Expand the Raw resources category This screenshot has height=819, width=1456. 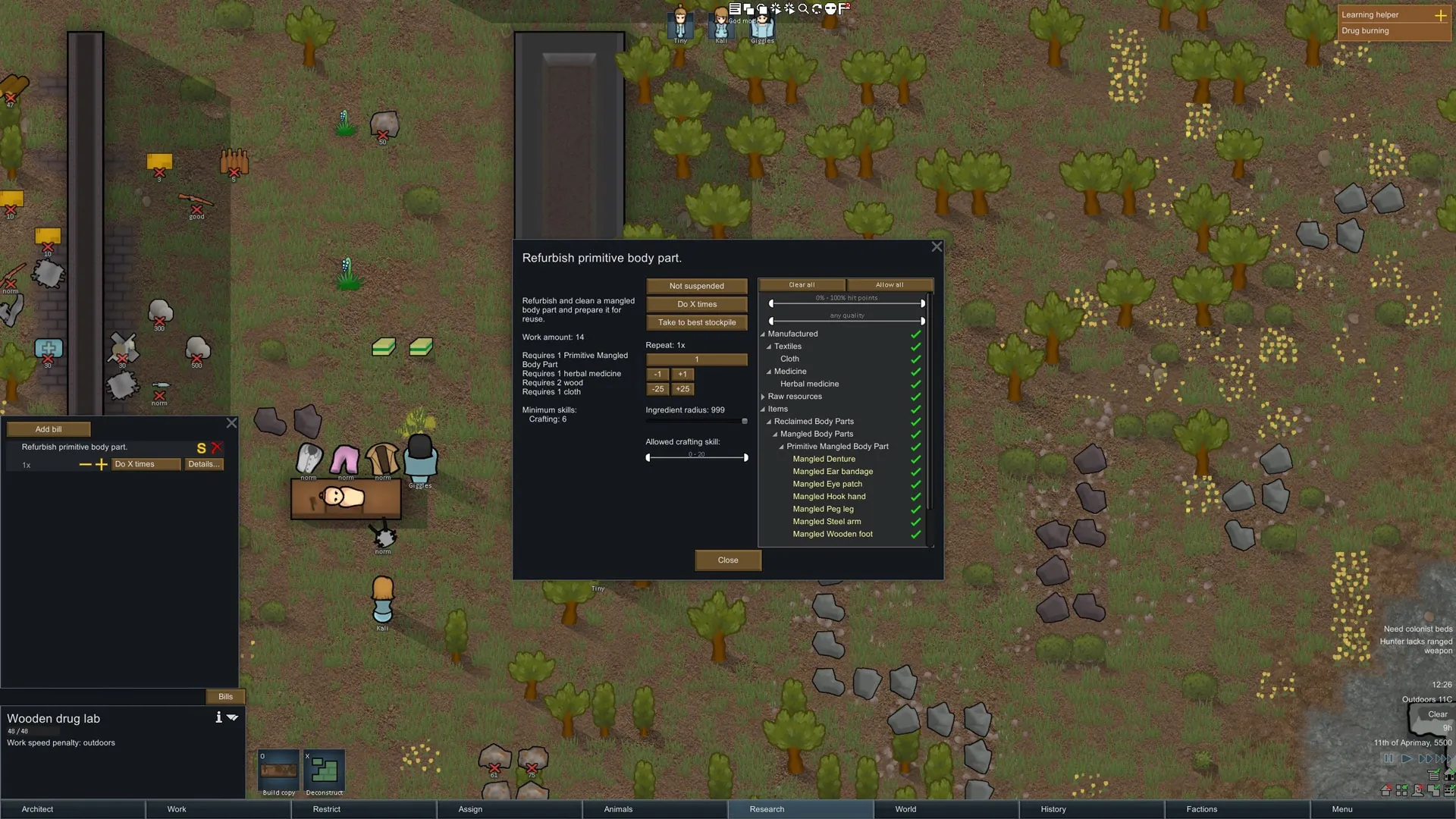point(763,397)
